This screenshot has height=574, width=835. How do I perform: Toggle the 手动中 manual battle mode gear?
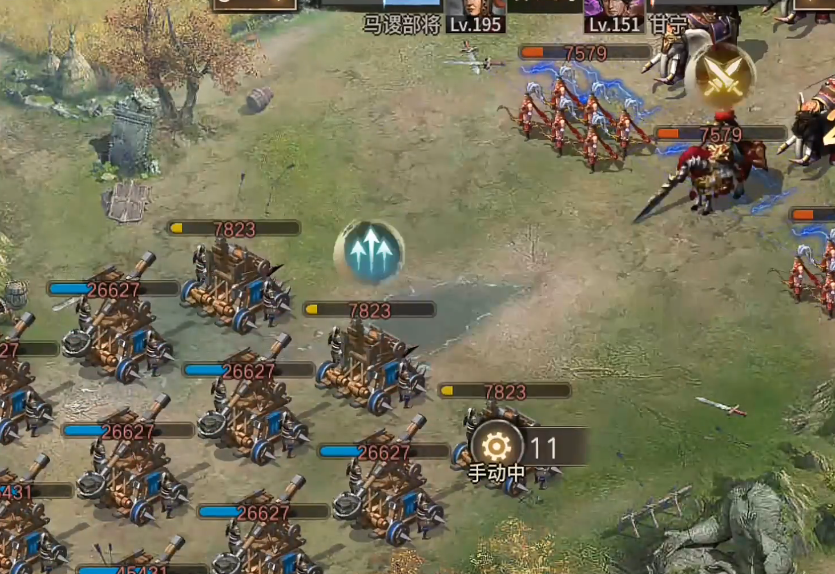coord(497,445)
